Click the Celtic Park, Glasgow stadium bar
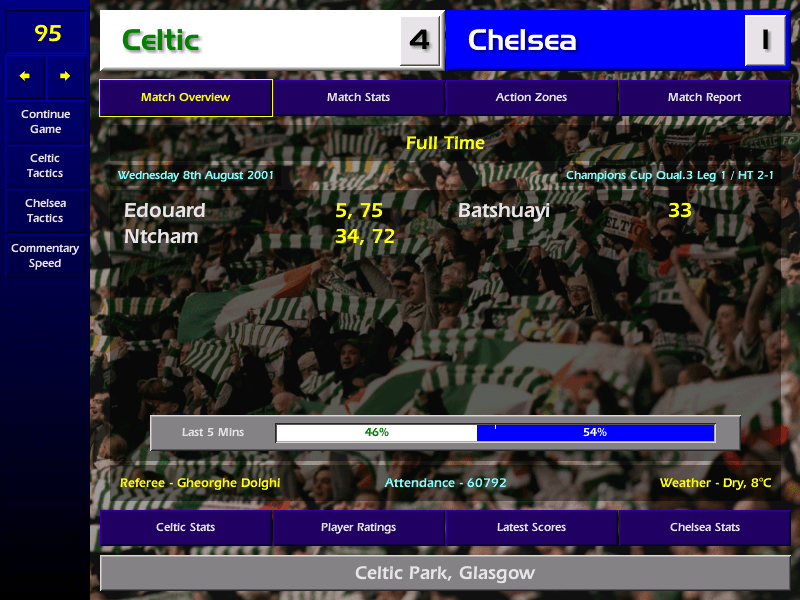The image size is (800, 600). click(x=445, y=574)
